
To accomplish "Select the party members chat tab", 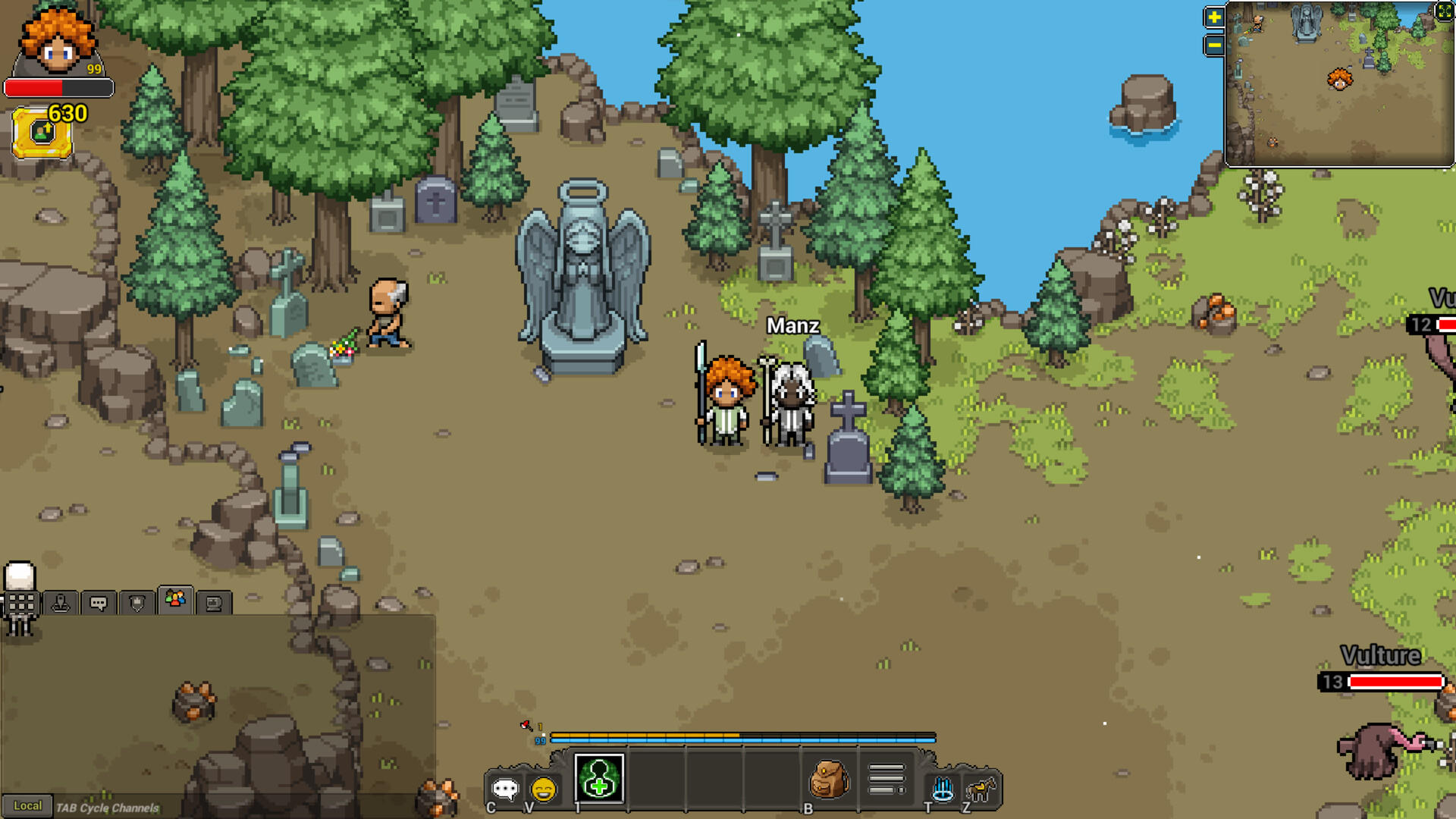I will [176, 601].
